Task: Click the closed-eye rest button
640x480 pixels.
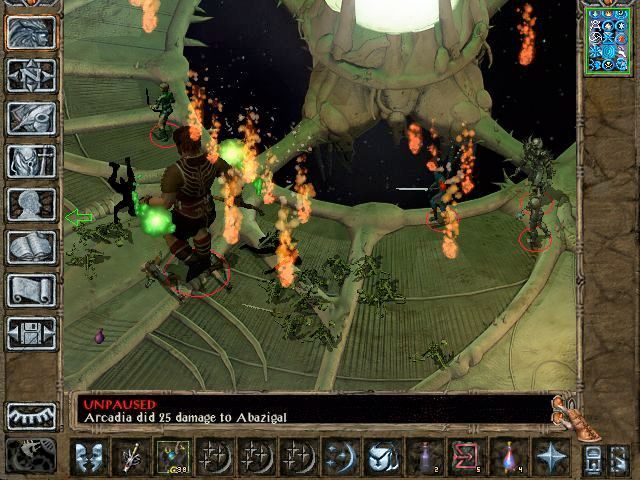Action: [x=31, y=415]
